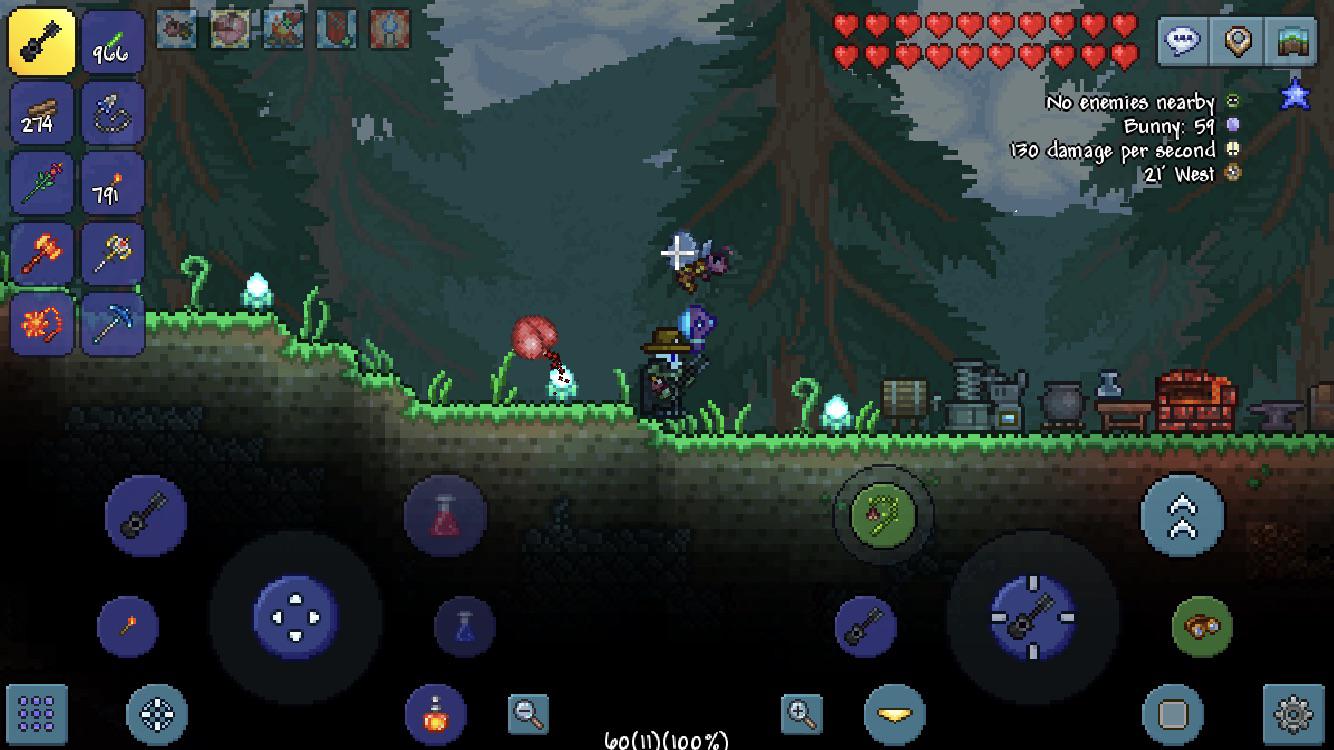Tap the red health potion quick-use button
The image size is (1334, 750).
[443, 513]
